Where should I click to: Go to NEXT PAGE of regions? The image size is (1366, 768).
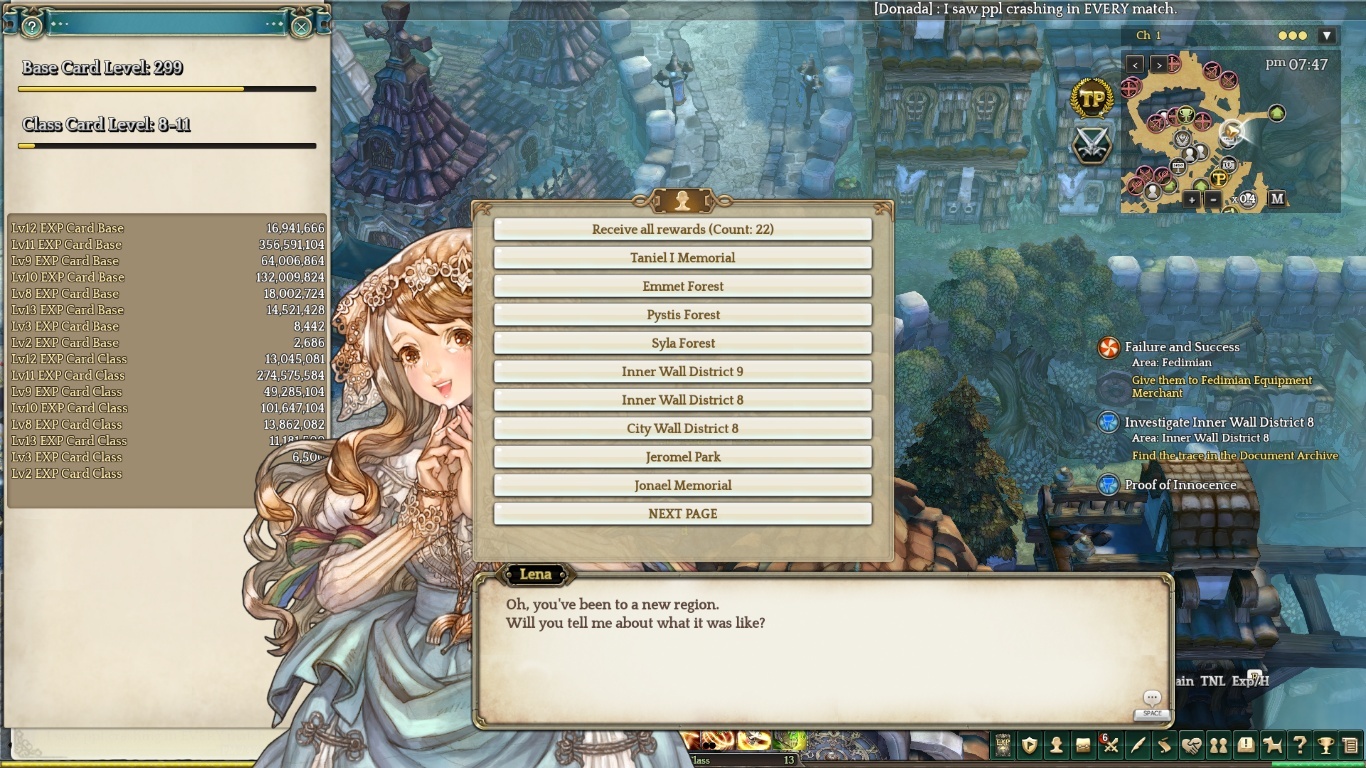(683, 514)
